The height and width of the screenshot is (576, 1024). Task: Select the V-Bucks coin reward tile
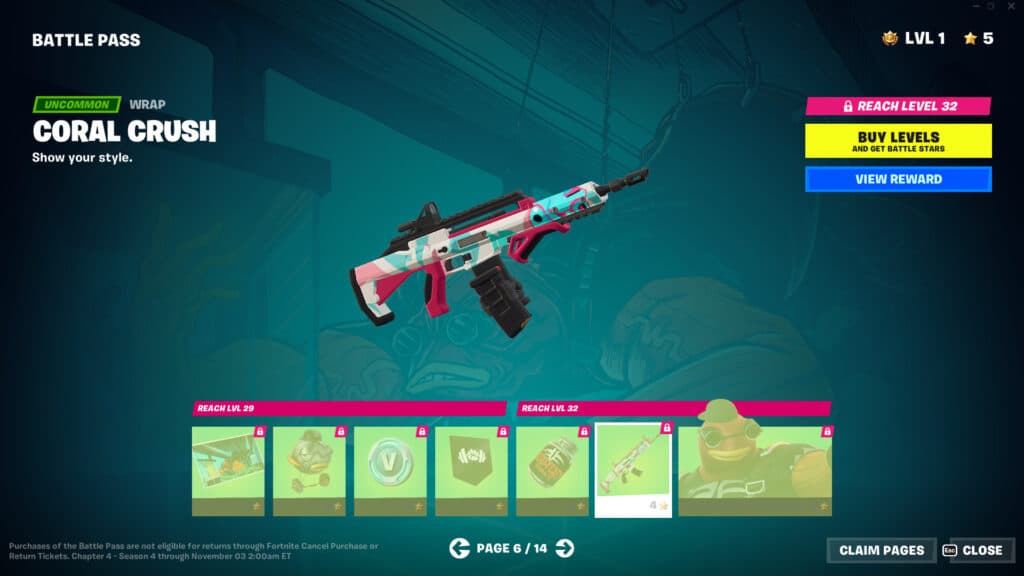390,470
